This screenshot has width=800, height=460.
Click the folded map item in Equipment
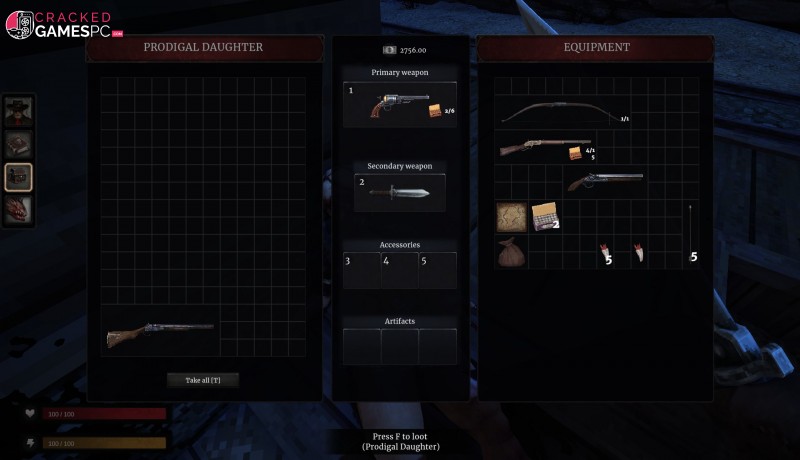click(511, 216)
